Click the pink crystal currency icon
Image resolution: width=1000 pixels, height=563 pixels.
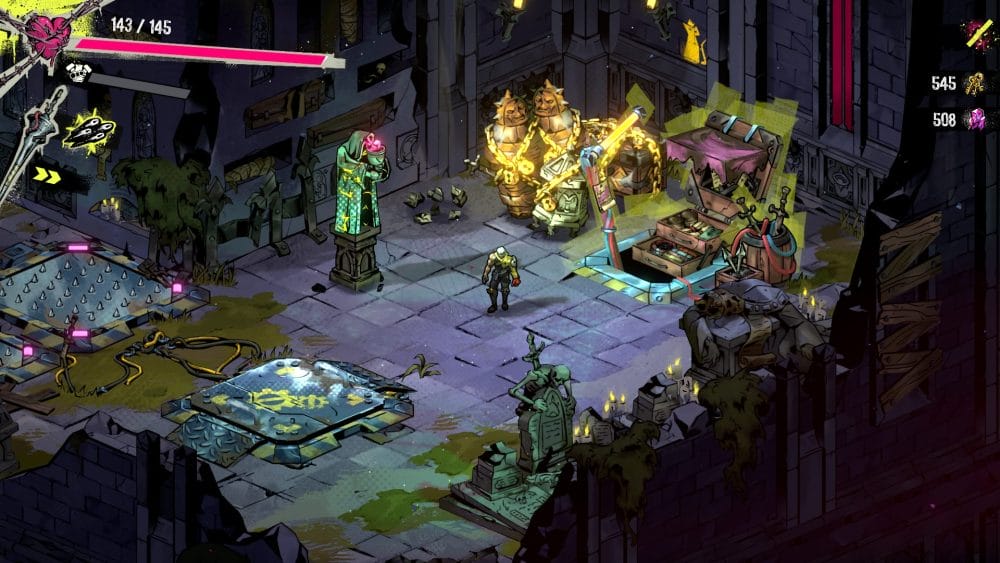coord(974,121)
